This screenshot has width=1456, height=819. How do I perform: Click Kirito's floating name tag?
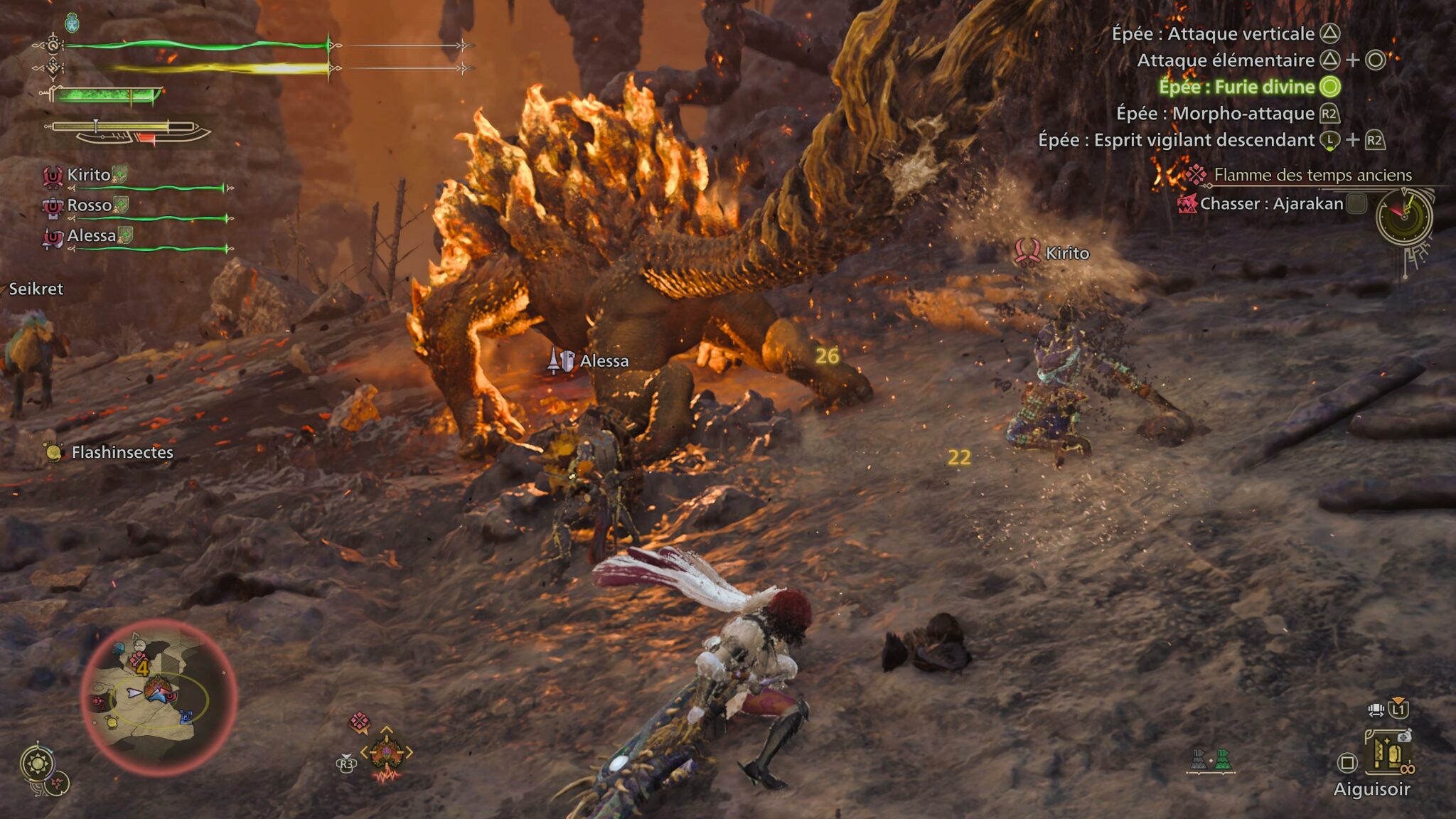pos(1066,253)
